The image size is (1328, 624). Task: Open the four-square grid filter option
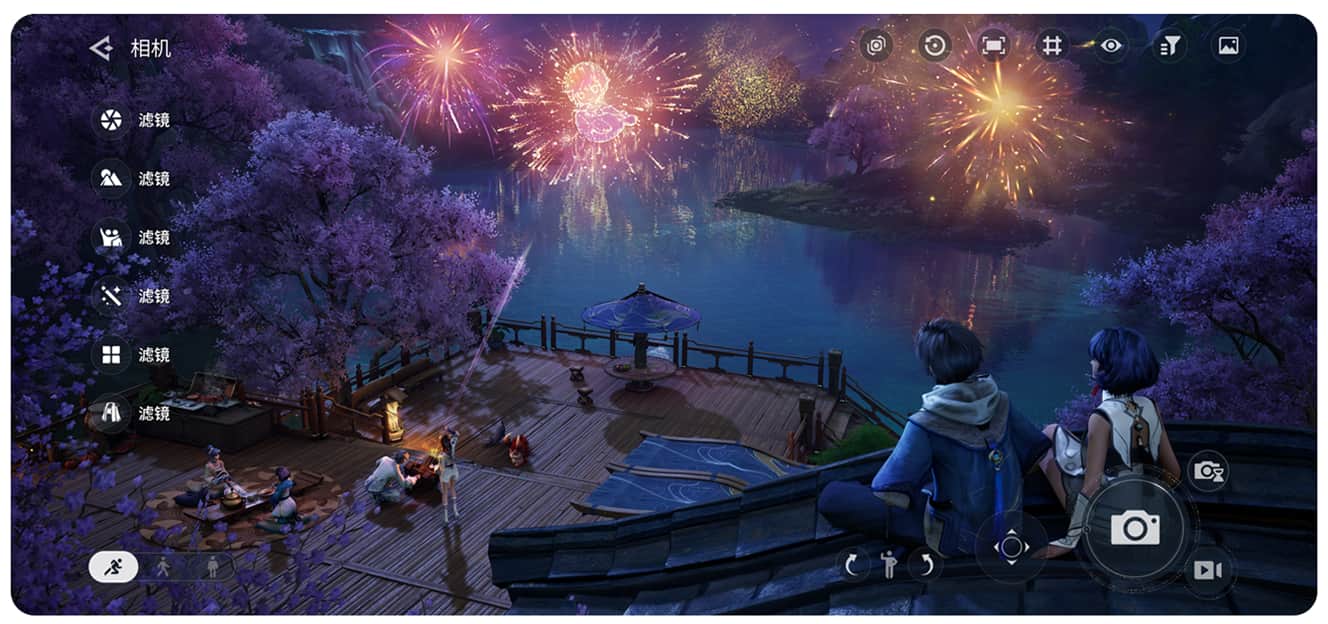pyautogui.click(x=111, y=355)
